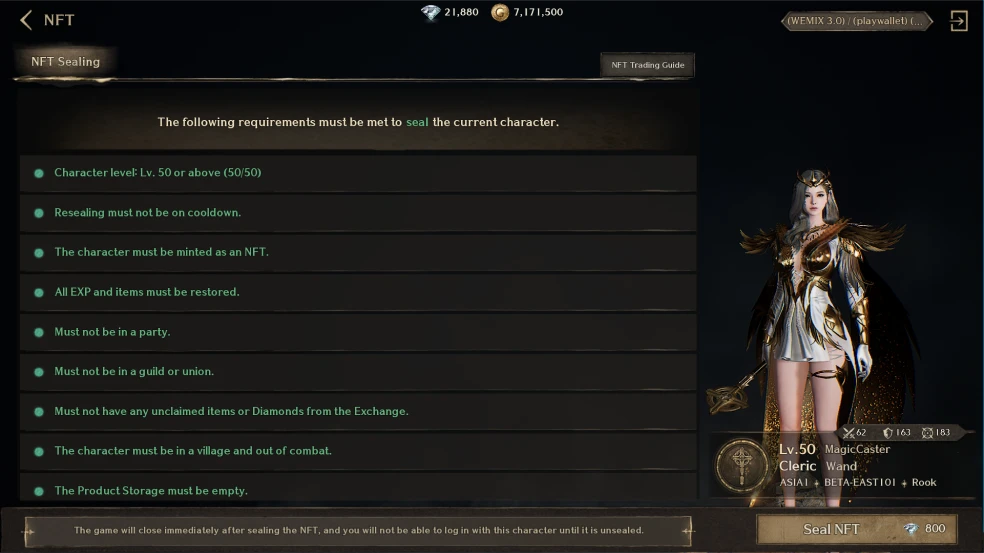
Task: Select the Product Storage must be empty row
Action: pyautogui.click(x=357, y=490)
